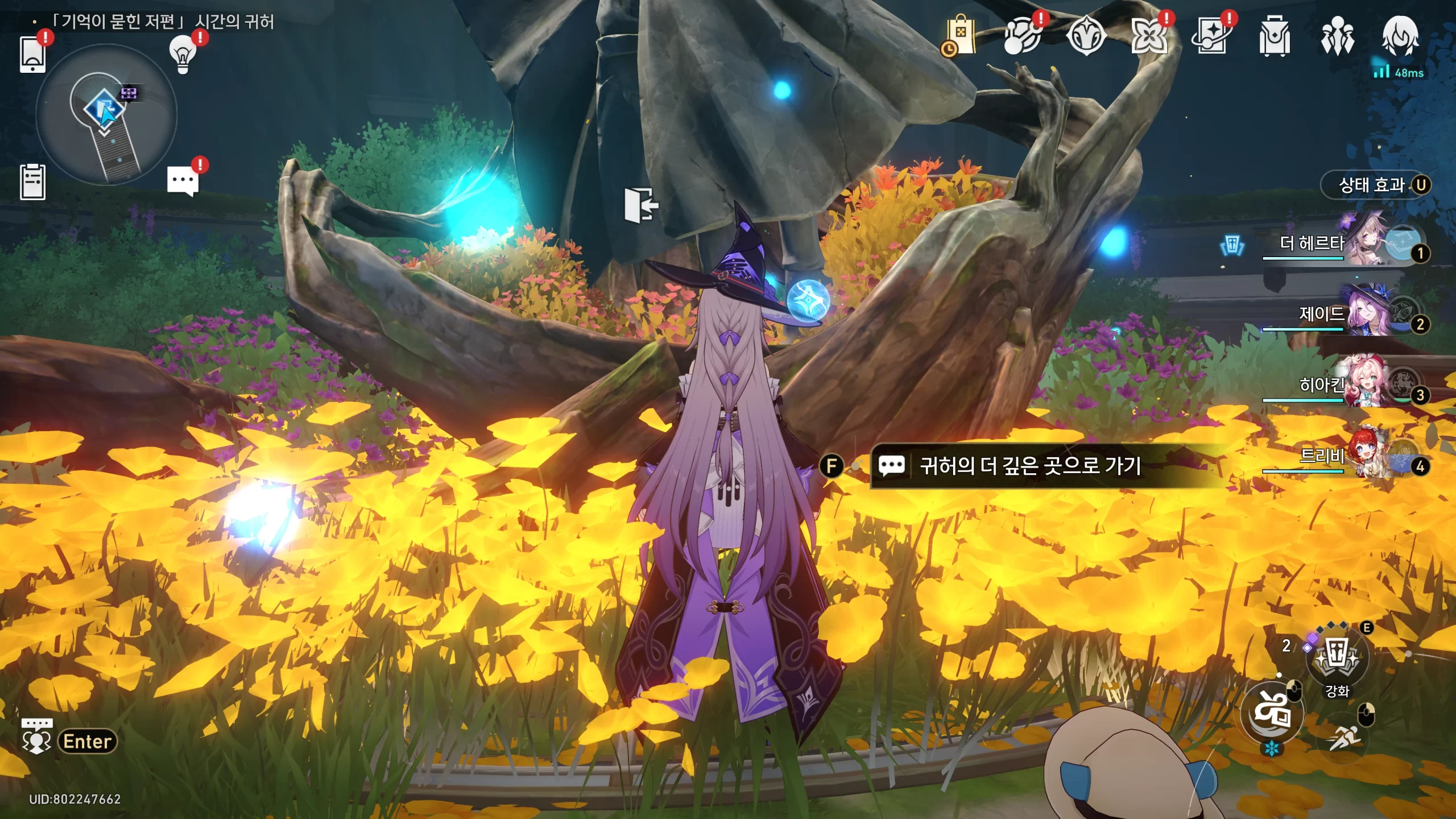
Task: Click the circular minimap
Action: pos(106,115)
